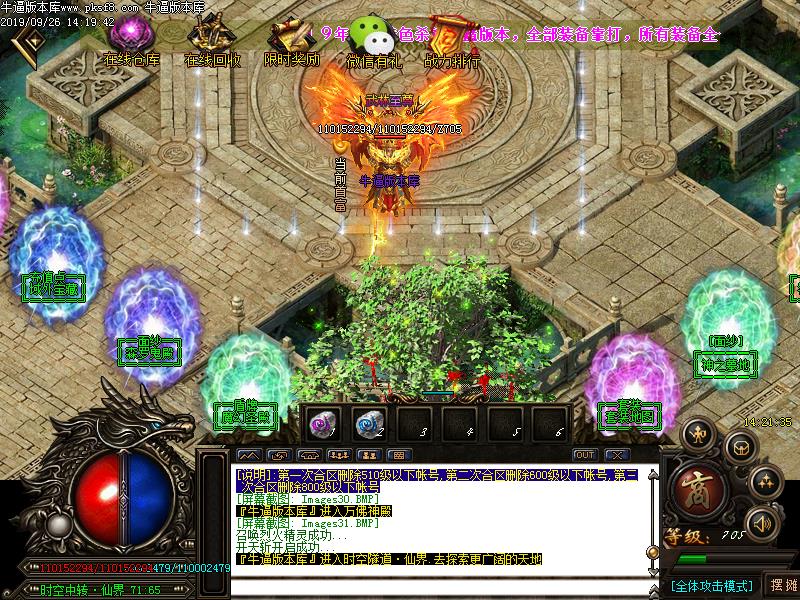
Task: Click the OUT button above the chat
Action: click(585, 455)
